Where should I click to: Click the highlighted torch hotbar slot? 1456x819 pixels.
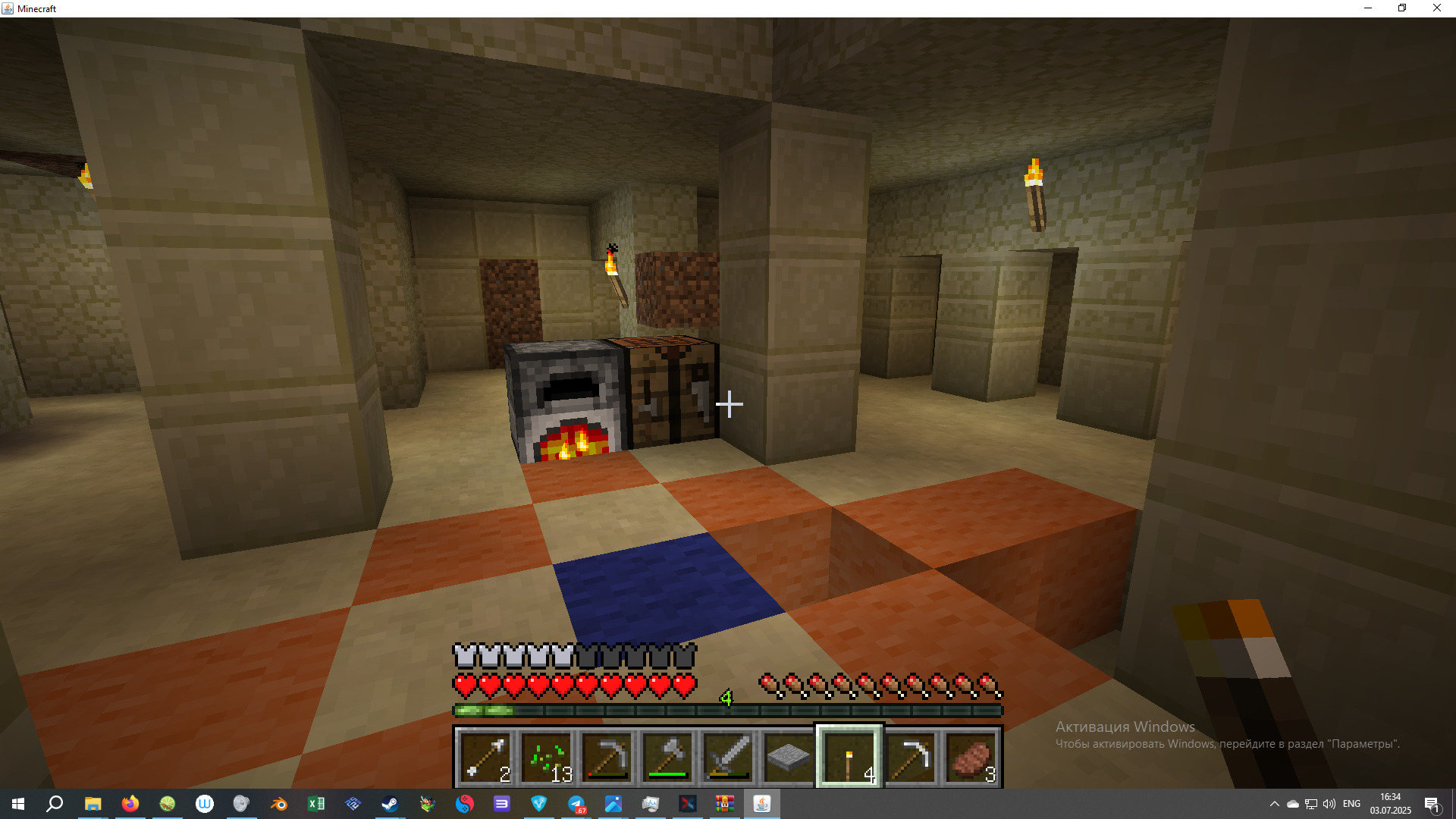click(849, 758)
